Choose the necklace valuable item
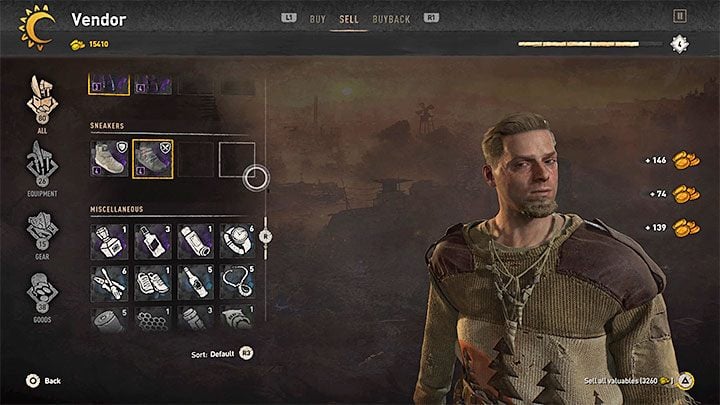This screenshot has height=405, width=720. coord(237,283)
